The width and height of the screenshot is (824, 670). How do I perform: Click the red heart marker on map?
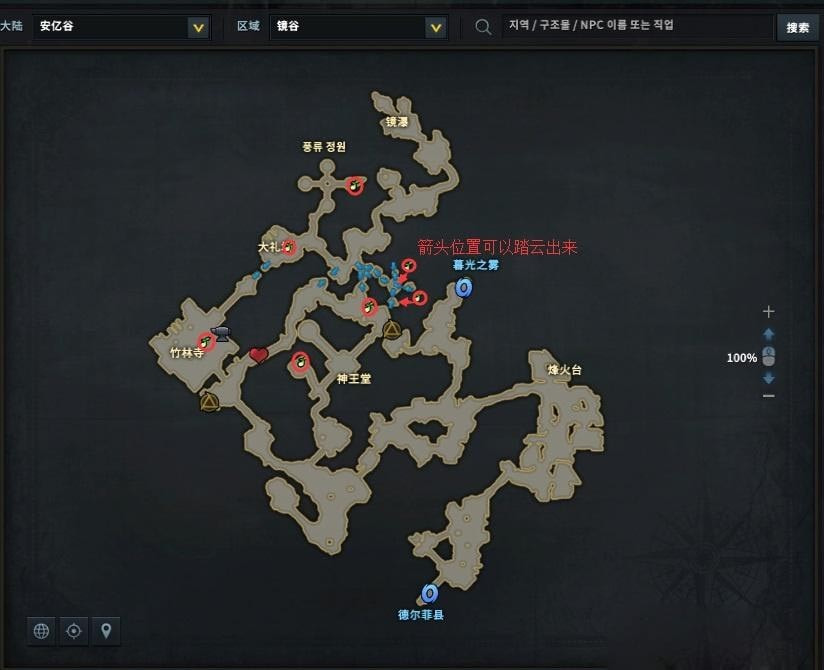pyautogui.click(x=259, y=355)
